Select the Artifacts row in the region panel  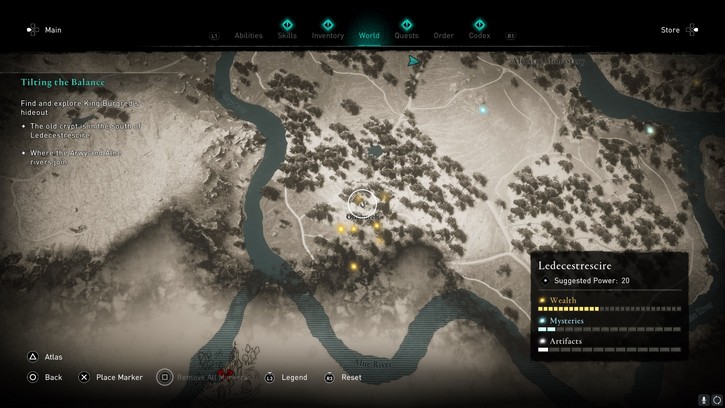click(609, 345)
